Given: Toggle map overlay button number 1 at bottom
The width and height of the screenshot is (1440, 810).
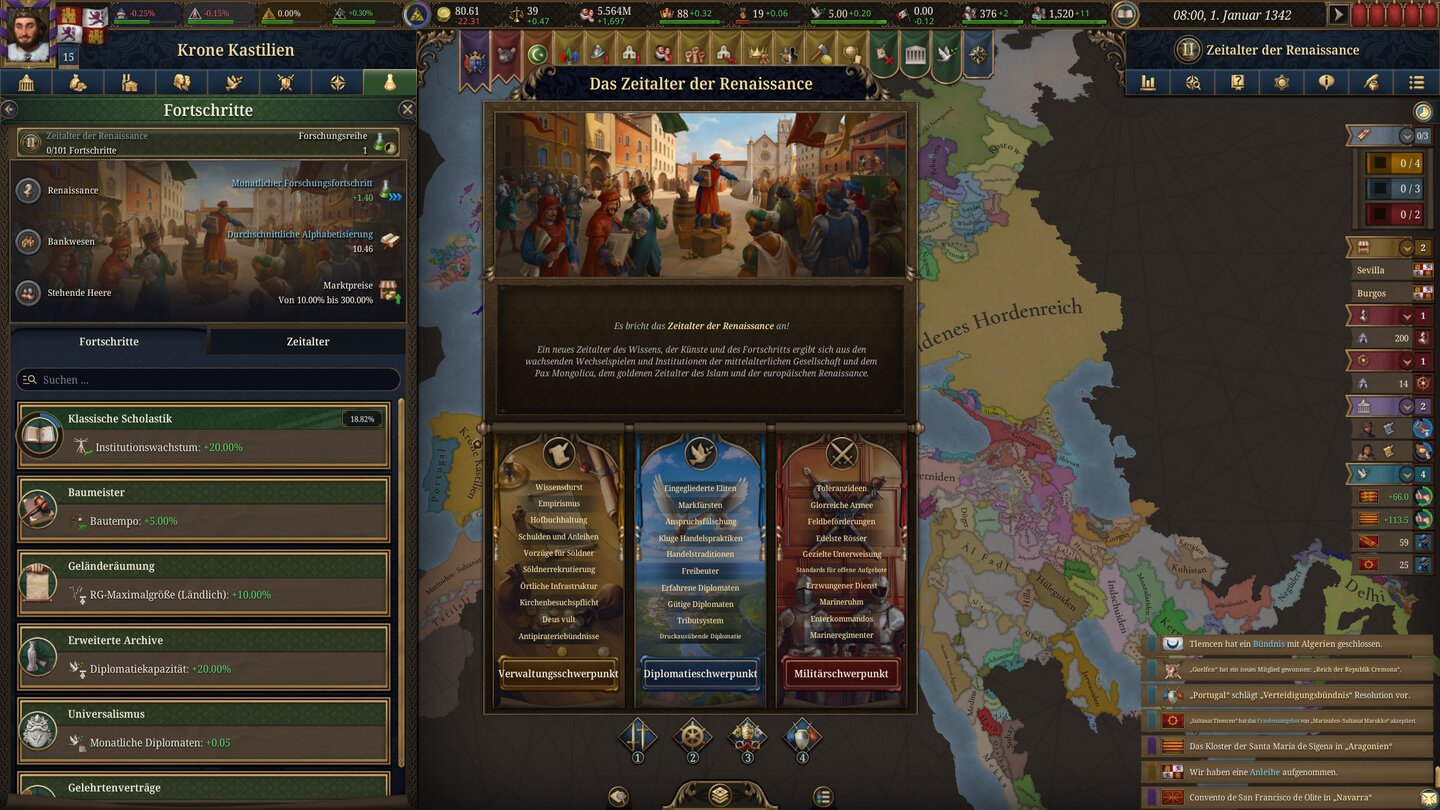Looking at the screenshot, I should (x=638, y=737).
